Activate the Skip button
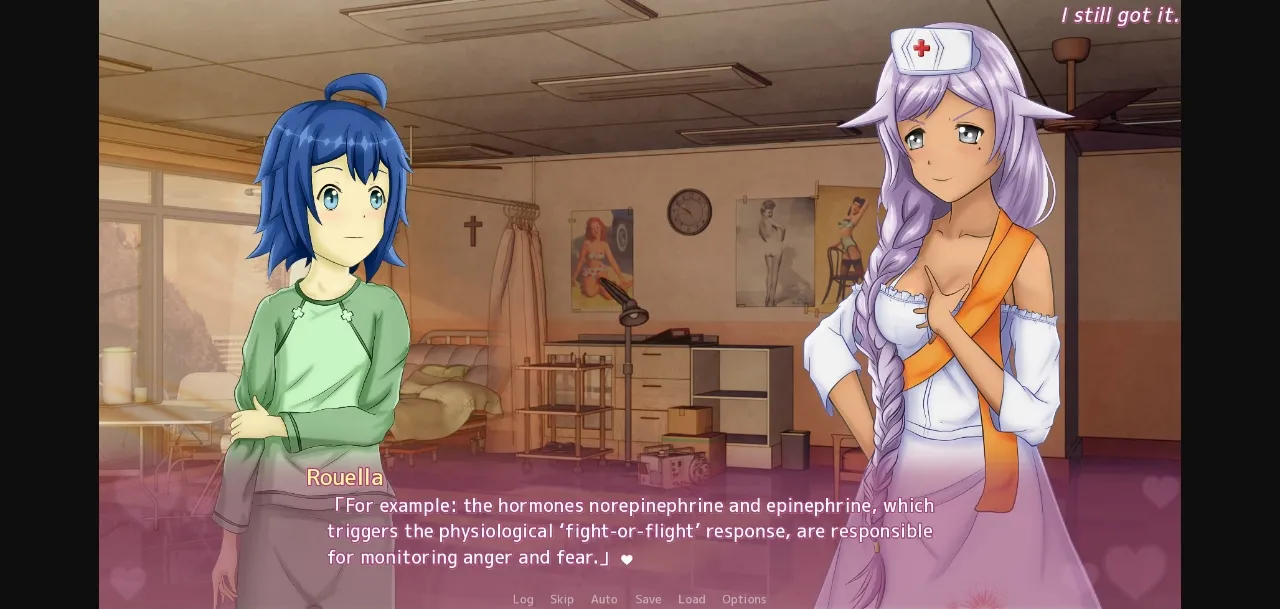 pos(562,599)
